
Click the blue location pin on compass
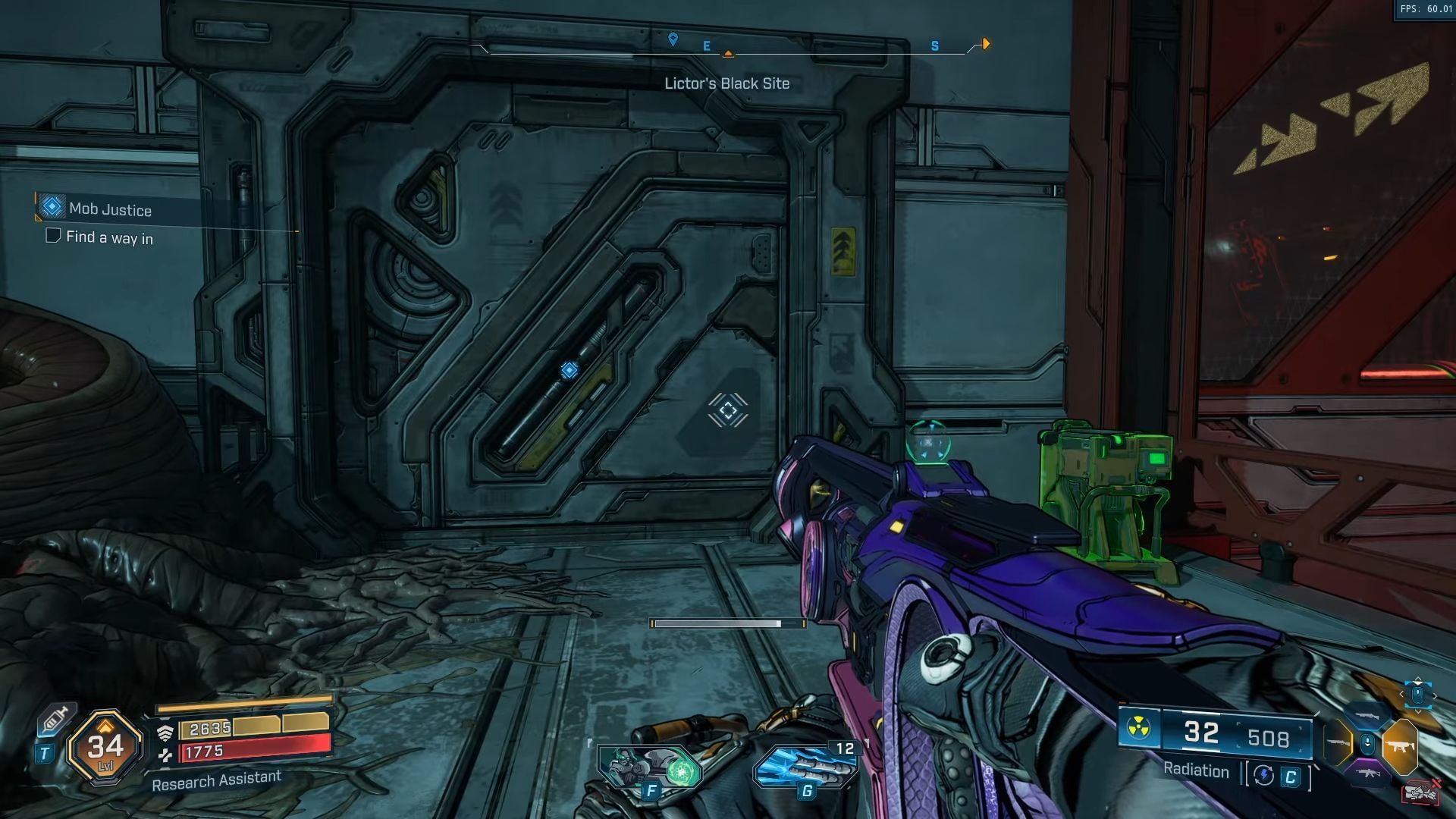tap(673, 39)
